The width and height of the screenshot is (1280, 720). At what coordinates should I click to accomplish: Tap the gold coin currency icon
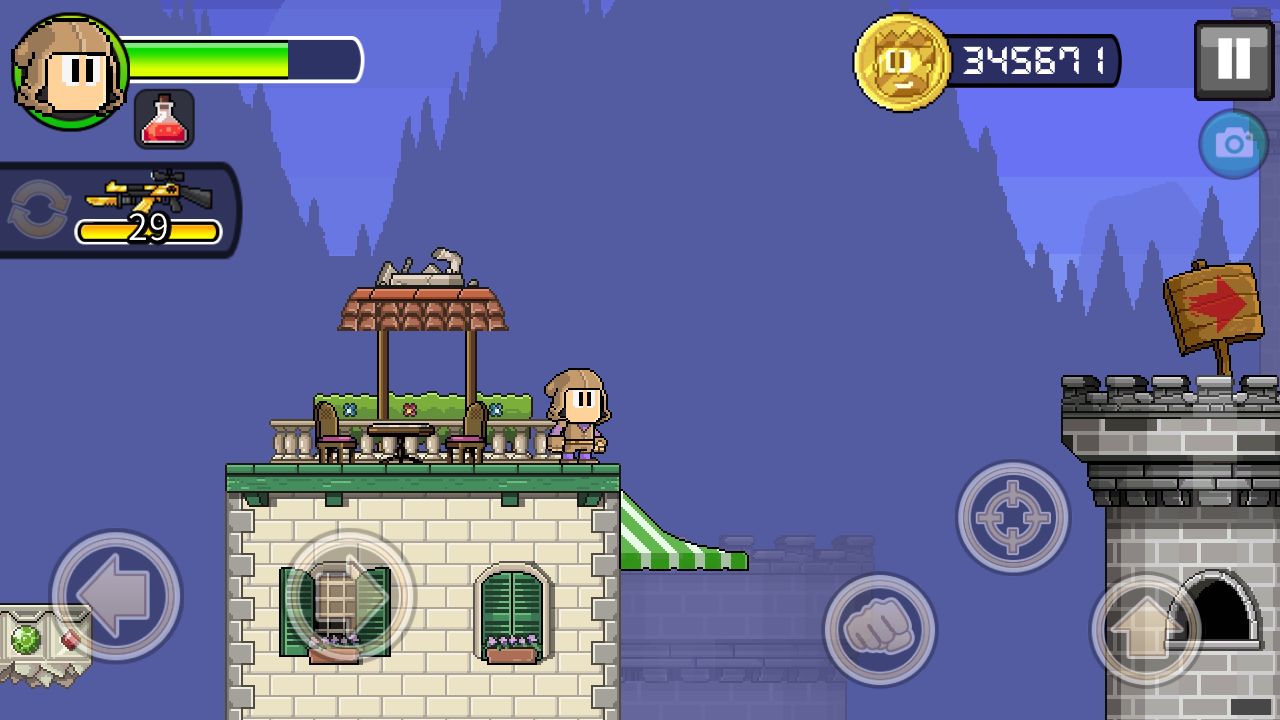click(901, 62)
